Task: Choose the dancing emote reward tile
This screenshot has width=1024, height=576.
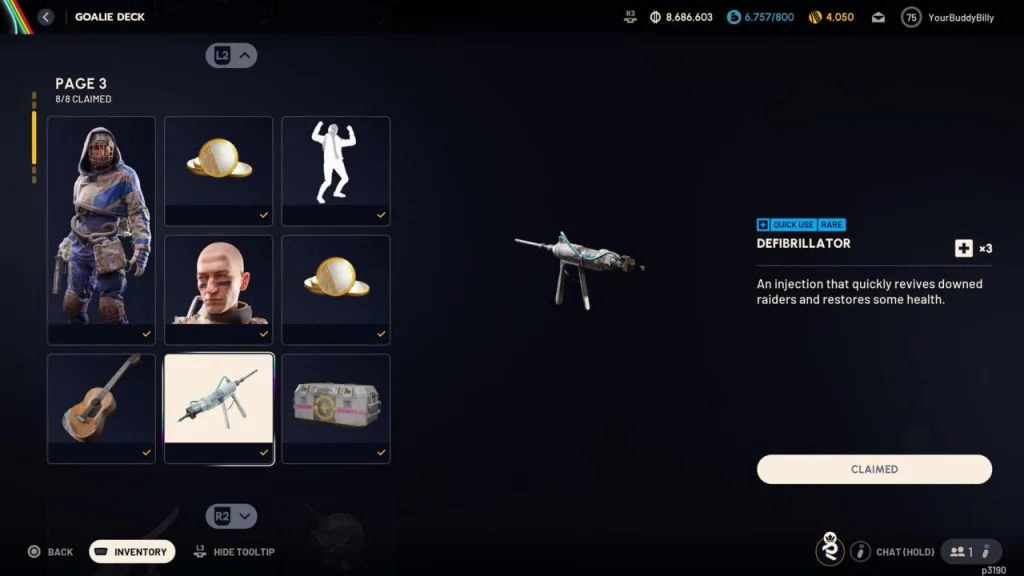Action: [335, 170]
